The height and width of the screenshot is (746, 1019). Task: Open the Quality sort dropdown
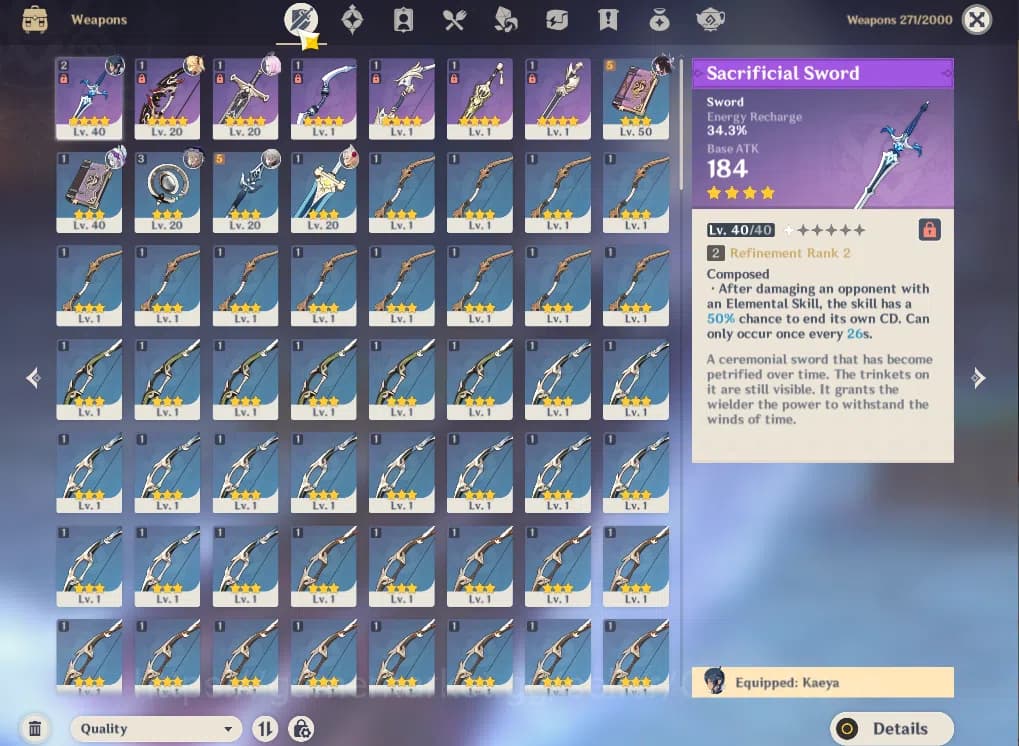157,729
